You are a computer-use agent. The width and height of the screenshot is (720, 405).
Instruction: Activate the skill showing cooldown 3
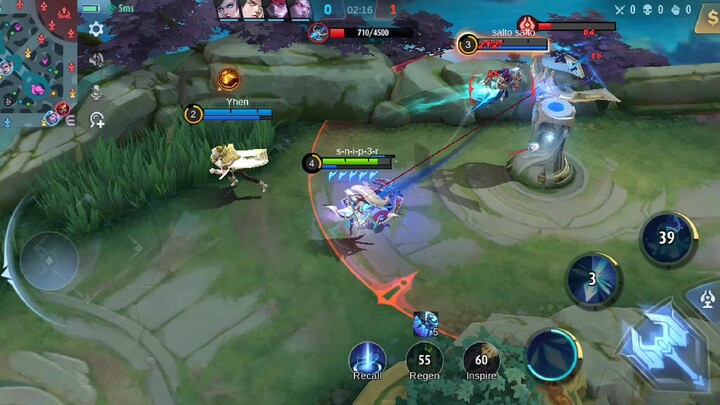coord(592,280)
